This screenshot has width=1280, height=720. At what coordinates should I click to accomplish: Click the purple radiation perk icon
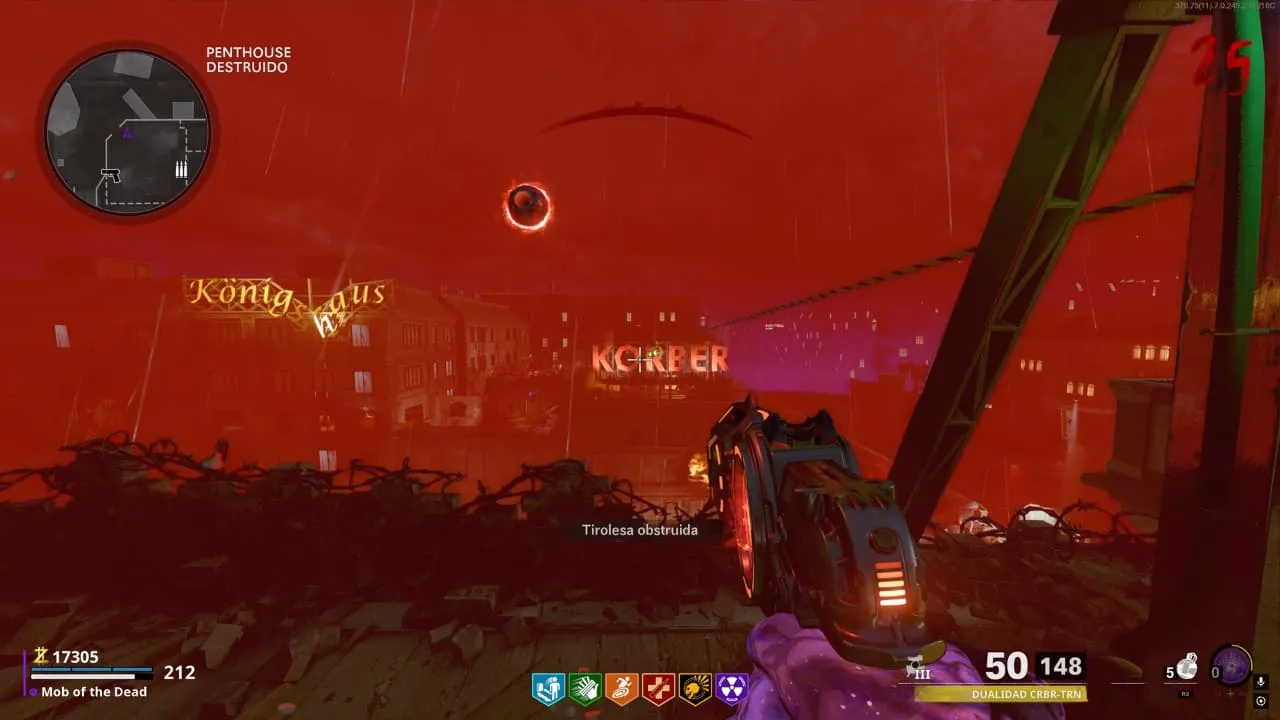(x=732, y=689)
